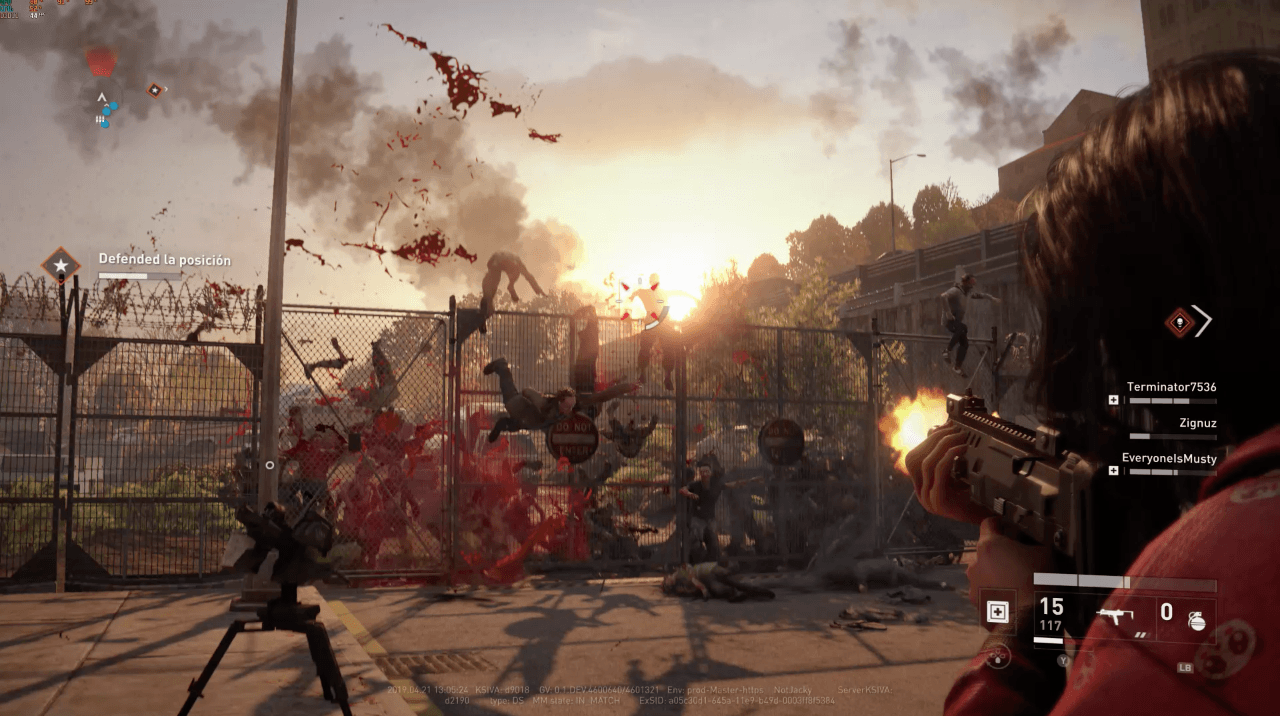The width and height of the screenshot is (1280, 716).
Task: Open the circular radar minimap
Action: (x=101, y=99)
